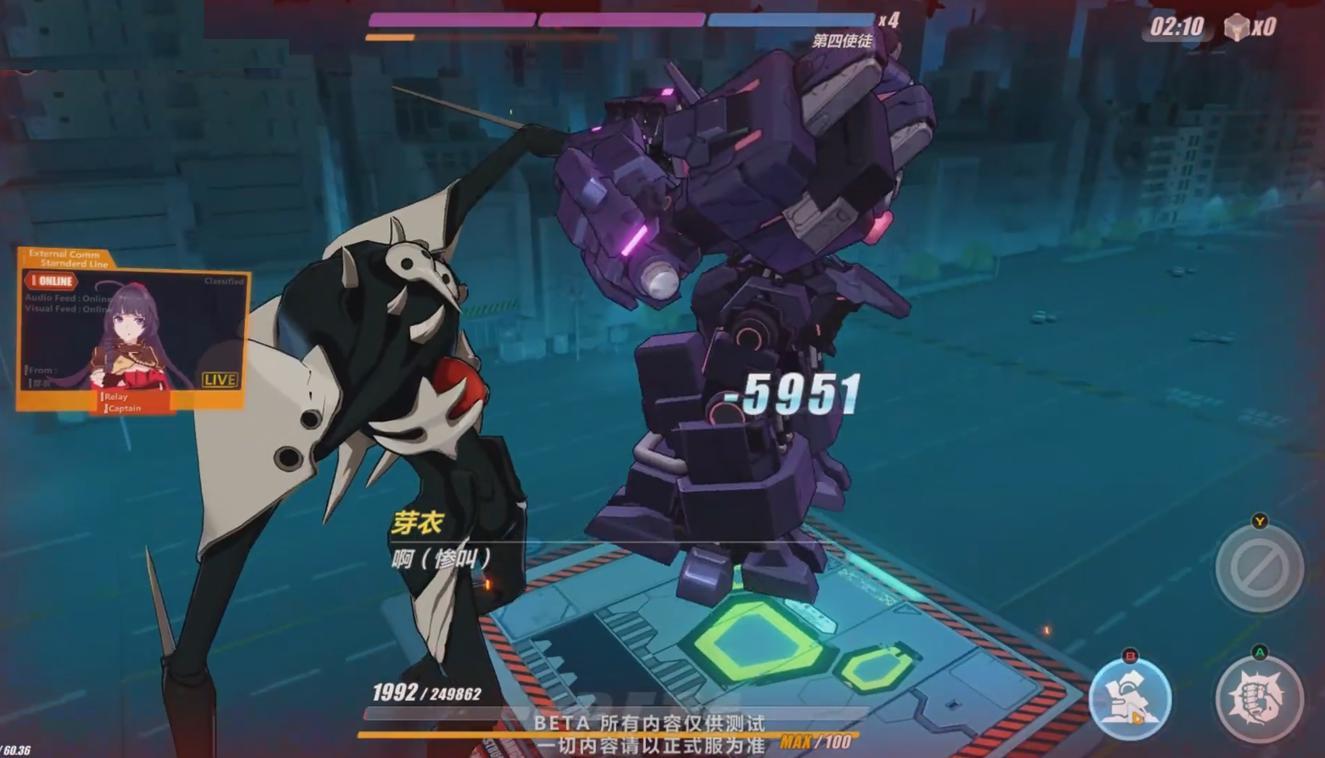Open the External Comm live feed panel
1325x758 pixels.
tap(132, 330)
